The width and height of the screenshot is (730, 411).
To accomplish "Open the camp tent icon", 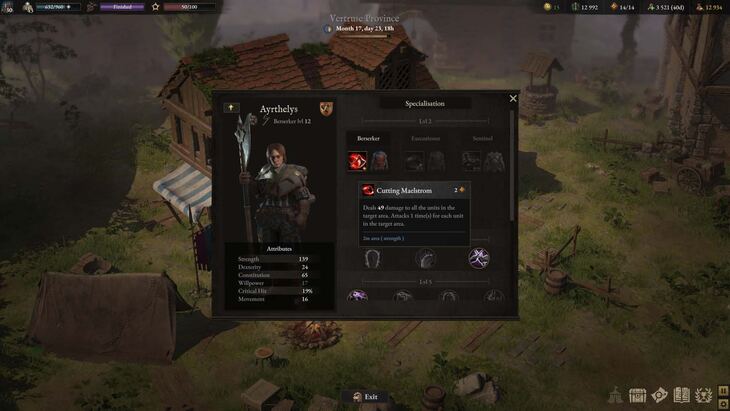I will tap(615, 395).
